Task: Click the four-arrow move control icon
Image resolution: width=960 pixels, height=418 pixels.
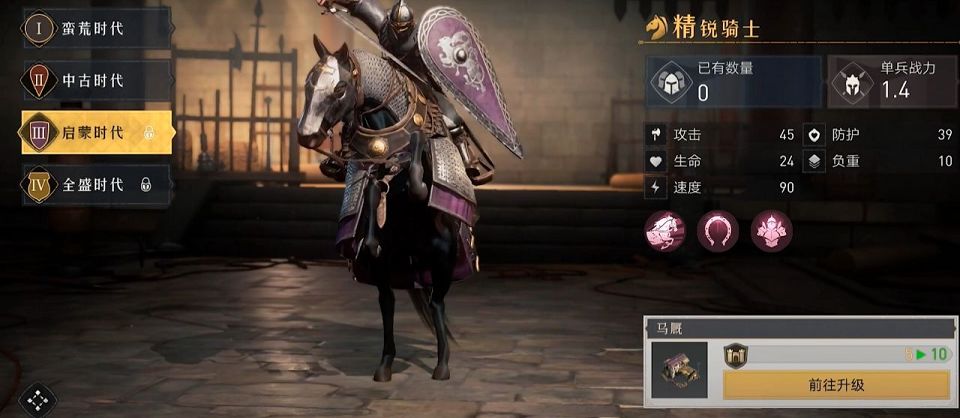Action: click(37, 400)
